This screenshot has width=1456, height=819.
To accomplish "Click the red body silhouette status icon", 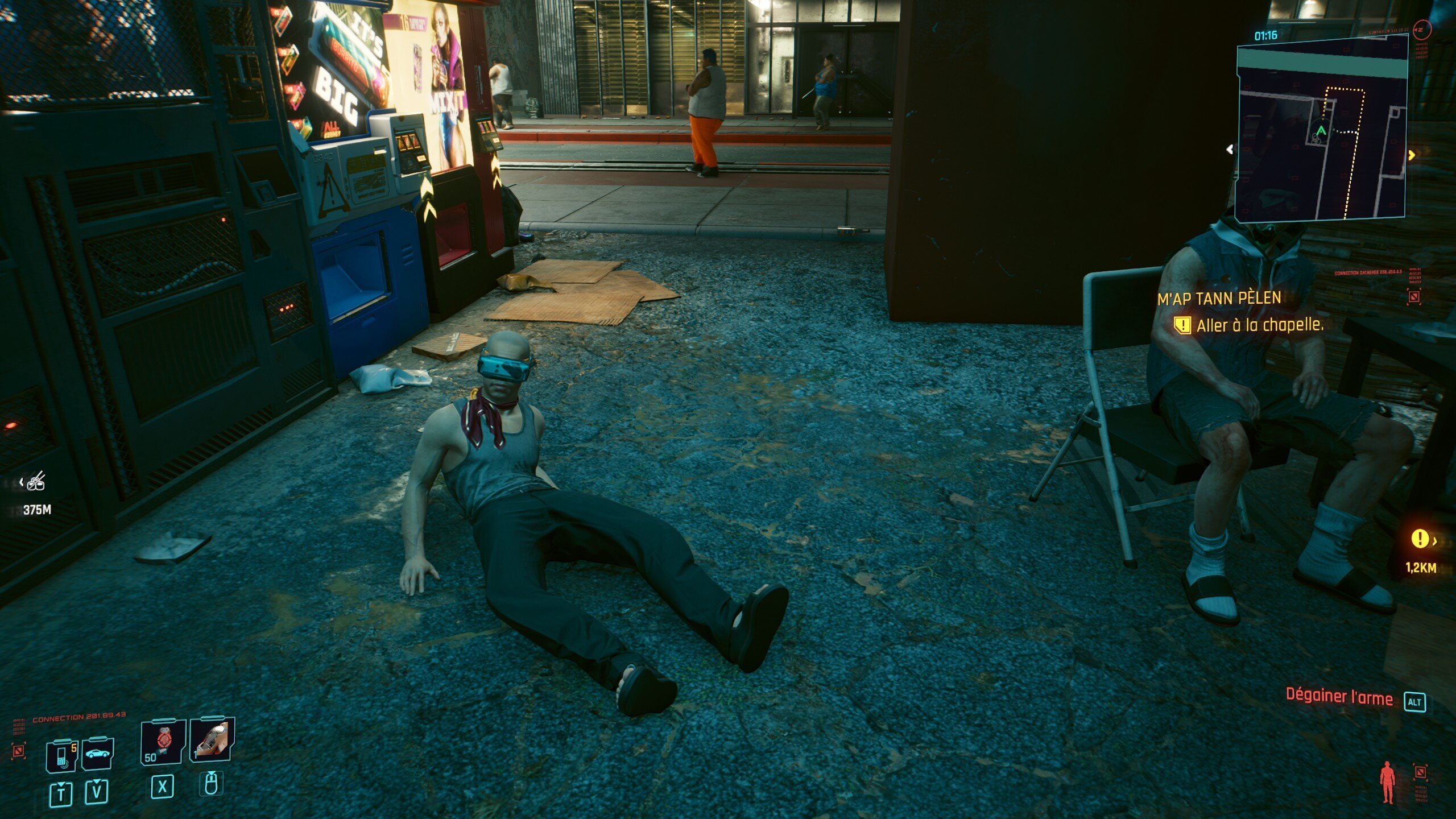I will pyautogui.click(x=1387, y=782).
